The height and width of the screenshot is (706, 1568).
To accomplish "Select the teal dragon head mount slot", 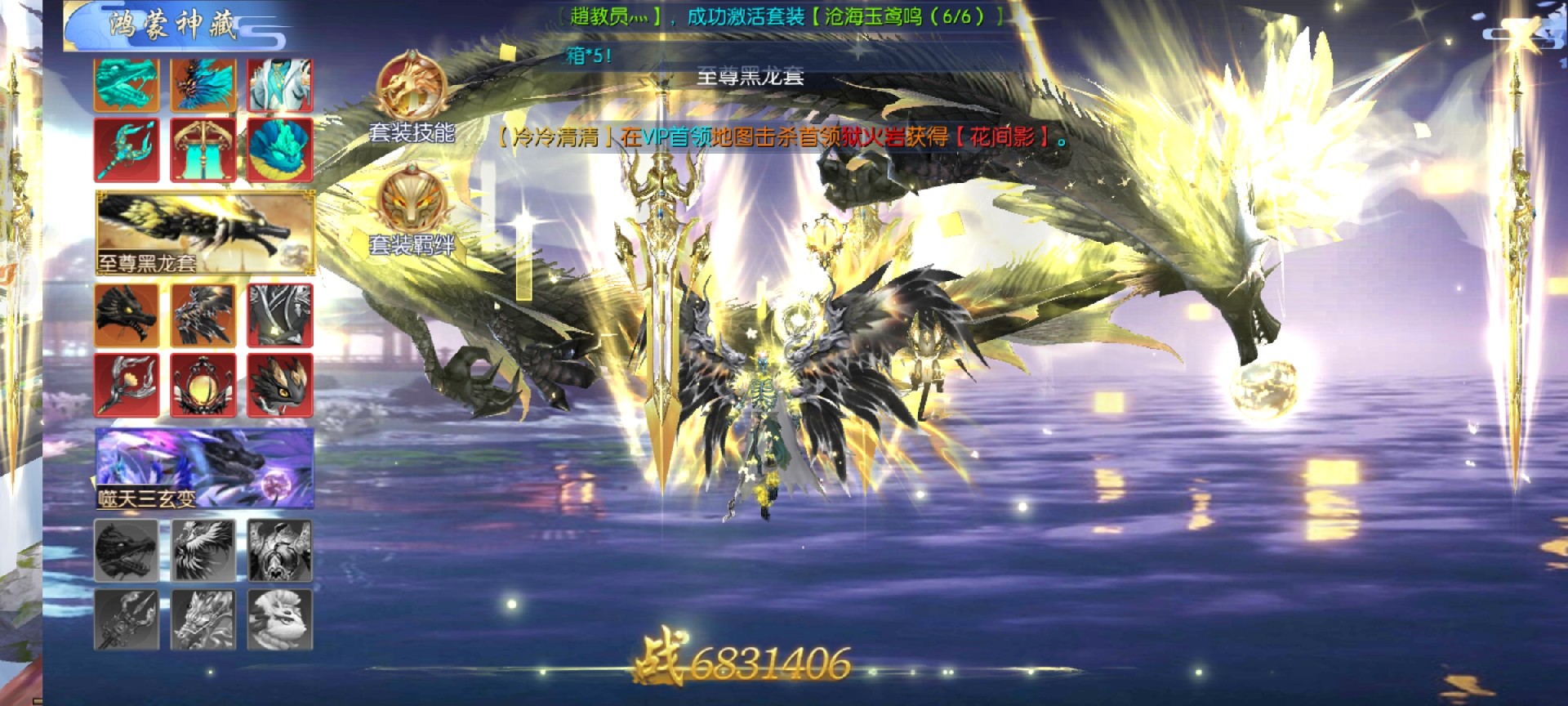I will 127,84.
